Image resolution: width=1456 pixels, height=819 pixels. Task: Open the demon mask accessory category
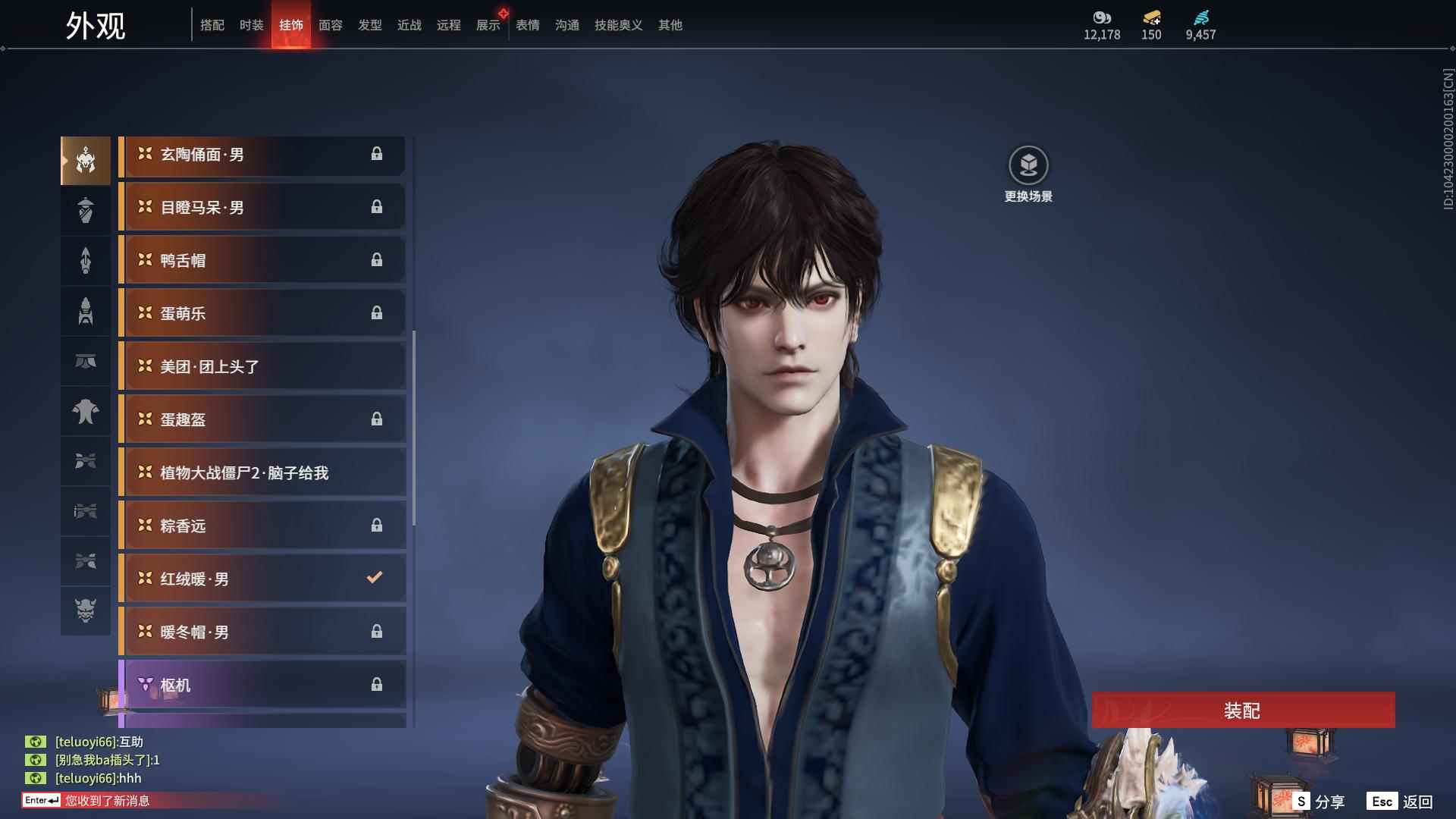point(86,610)
